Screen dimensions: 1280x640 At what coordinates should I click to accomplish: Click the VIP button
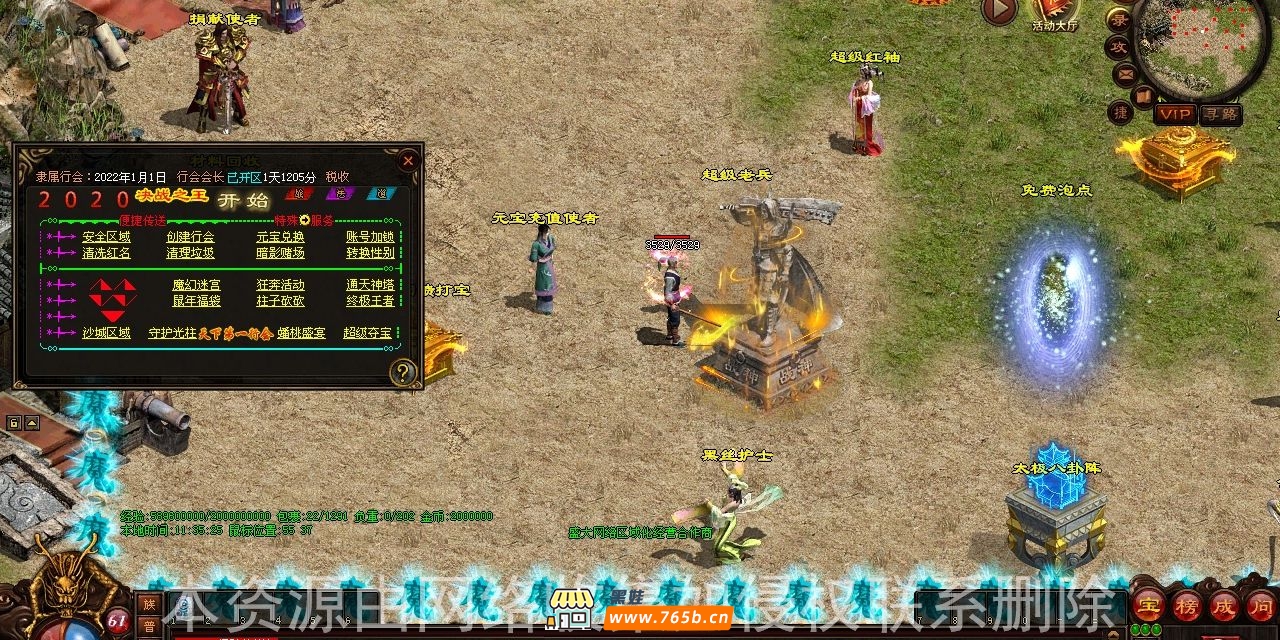1175,114
